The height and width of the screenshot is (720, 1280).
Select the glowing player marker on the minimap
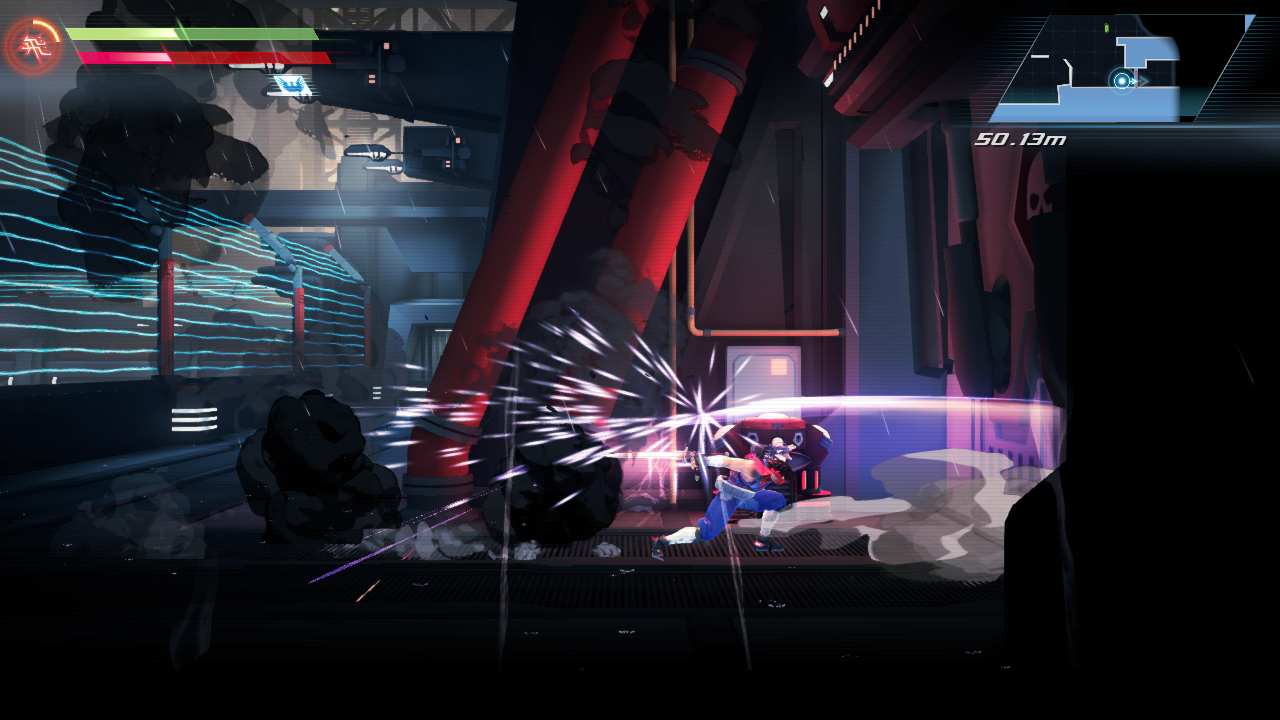point(1122,80)
